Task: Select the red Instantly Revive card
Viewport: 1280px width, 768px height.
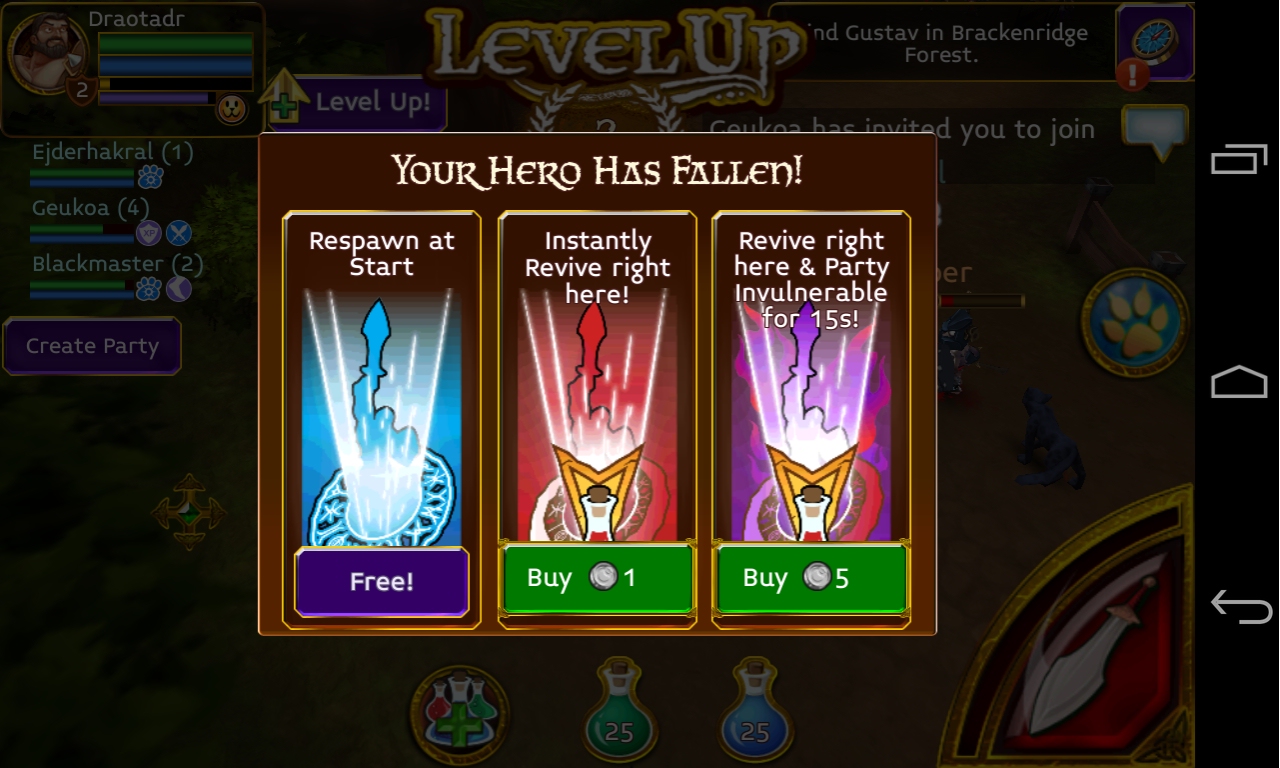Action: pos(597,400)
